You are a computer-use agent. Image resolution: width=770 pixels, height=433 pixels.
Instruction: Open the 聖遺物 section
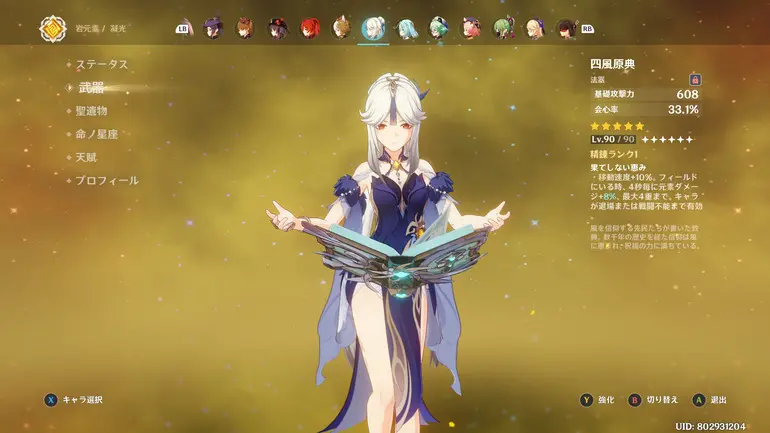(x=91, y=111)
